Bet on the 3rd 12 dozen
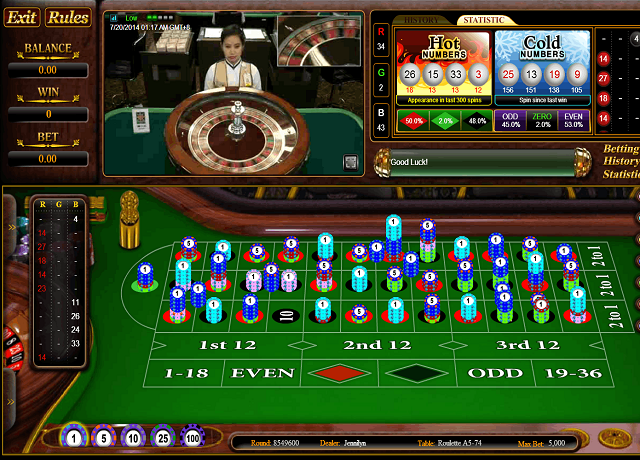Image resolution: width=640 pixels, height=460 pixels. pyautogui.click(x=527, y=345)
